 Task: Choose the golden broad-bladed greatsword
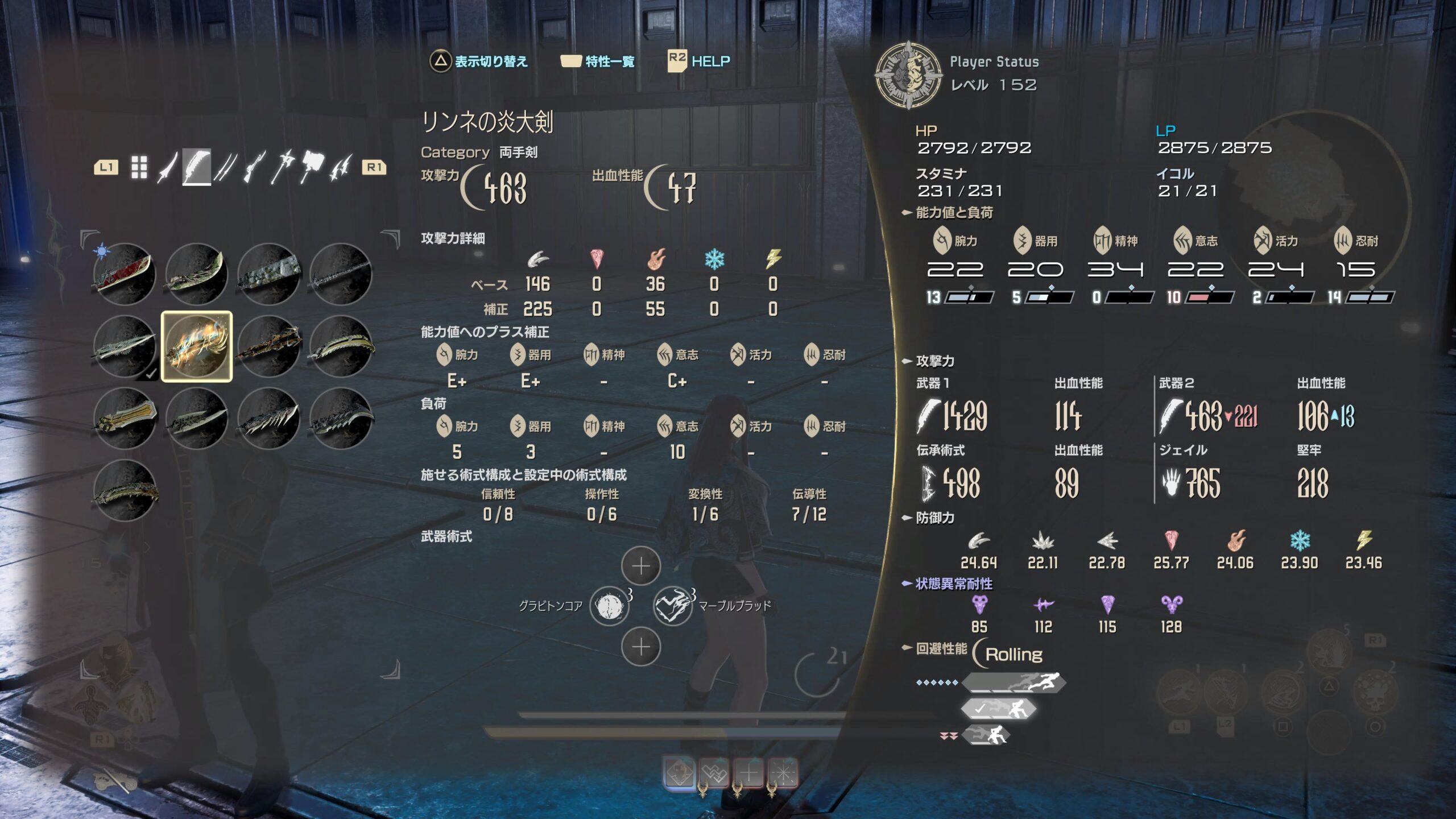pos(125,419)
